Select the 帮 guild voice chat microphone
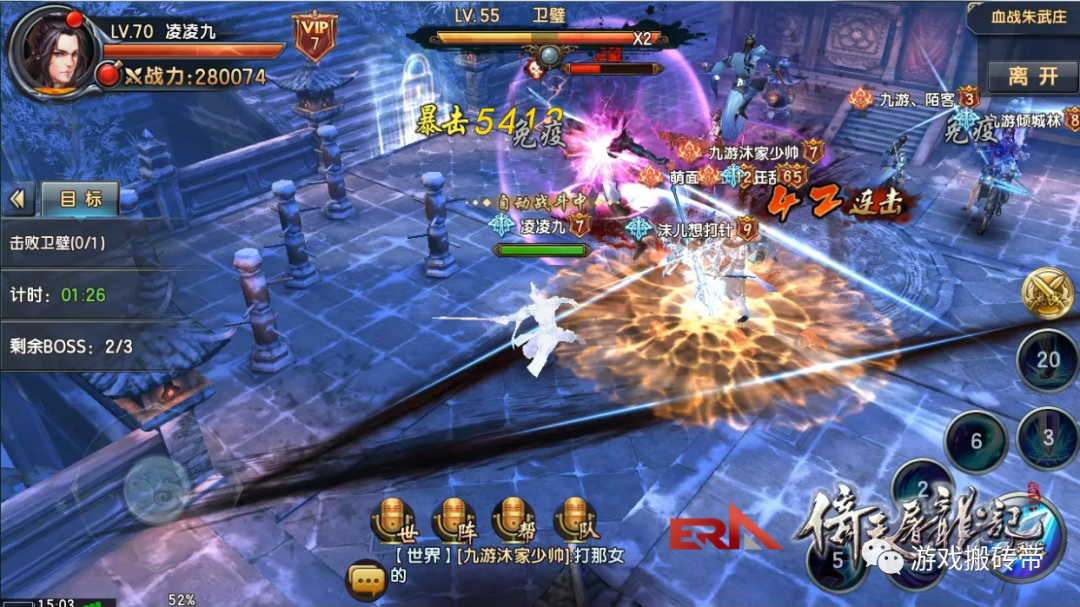Screen dimensions: 1080x607 [x=513, y=519]
